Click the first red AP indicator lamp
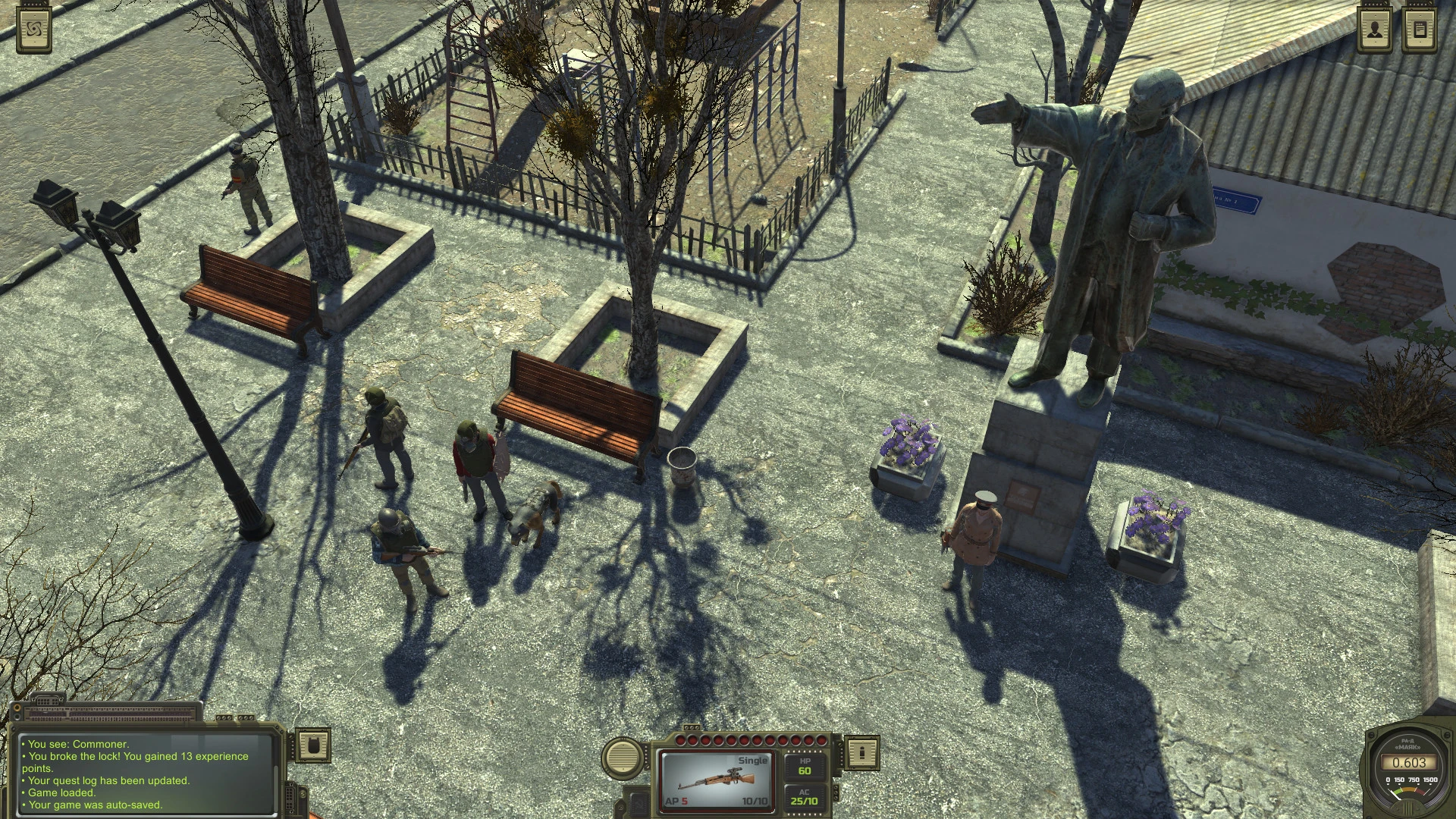This screenshot has height=819, width=1456. coord(681,739)
